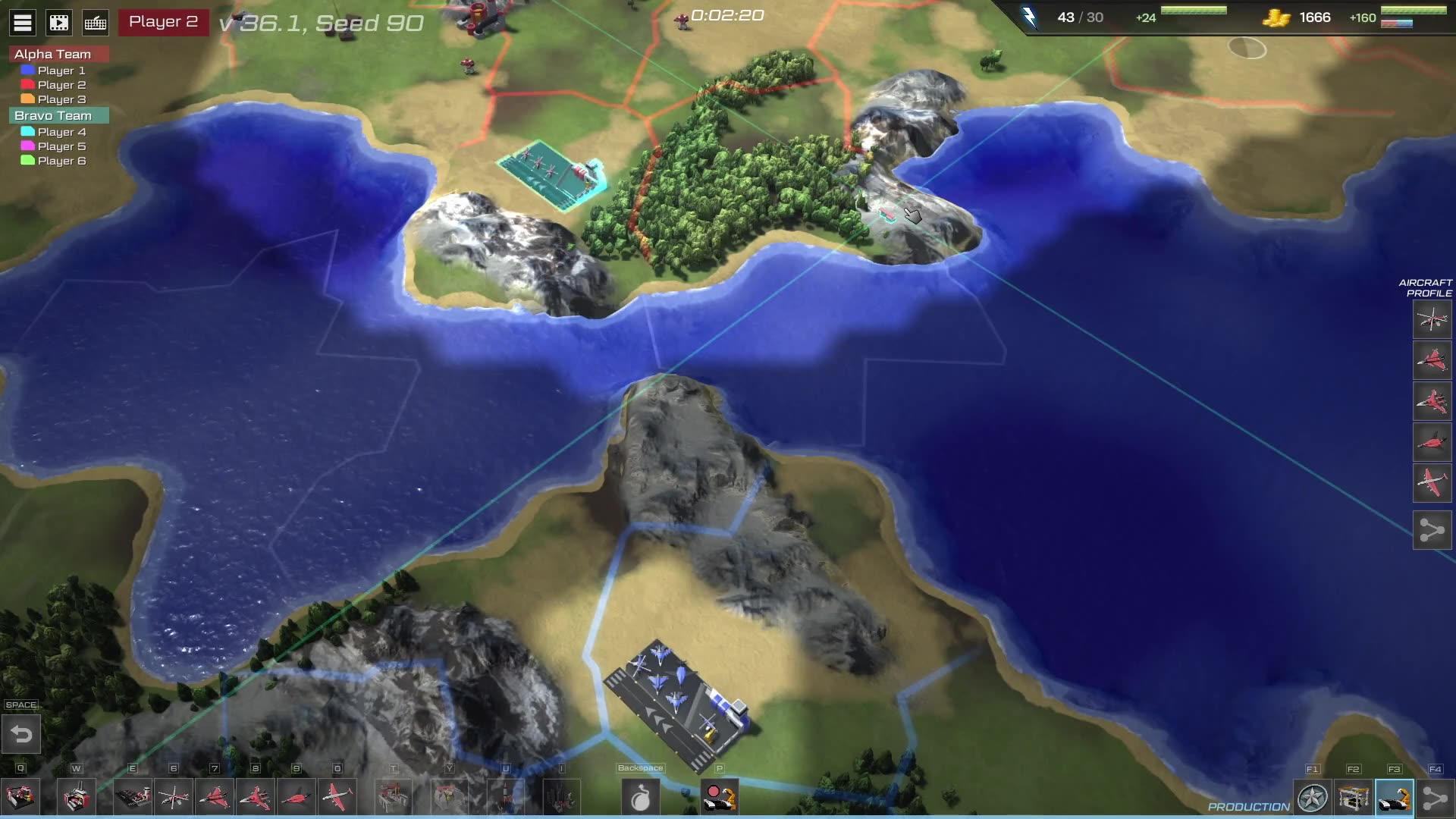Open the construction scaffold tab

click(x=1354, y=799)
